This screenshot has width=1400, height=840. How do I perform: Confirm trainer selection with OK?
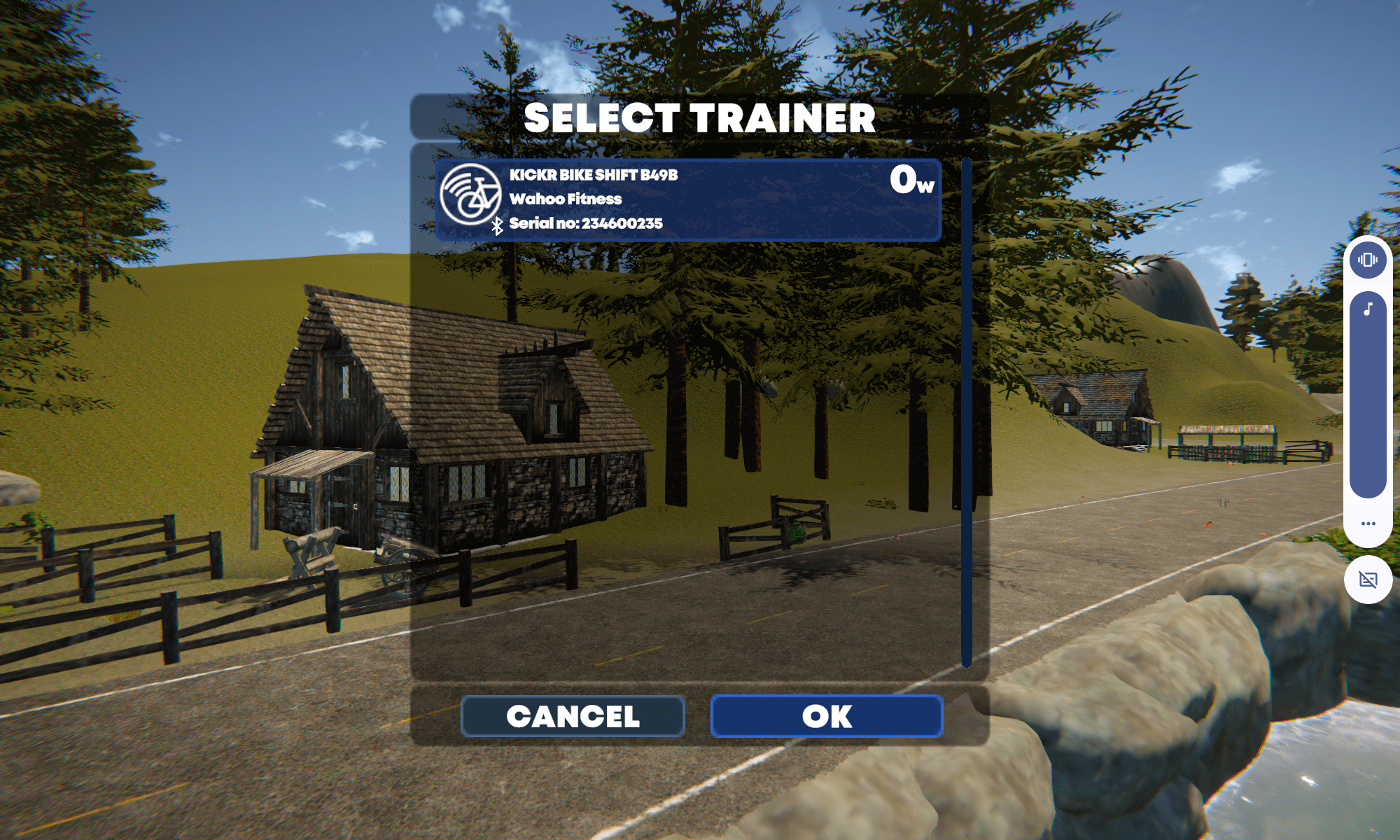pos(827,716)
